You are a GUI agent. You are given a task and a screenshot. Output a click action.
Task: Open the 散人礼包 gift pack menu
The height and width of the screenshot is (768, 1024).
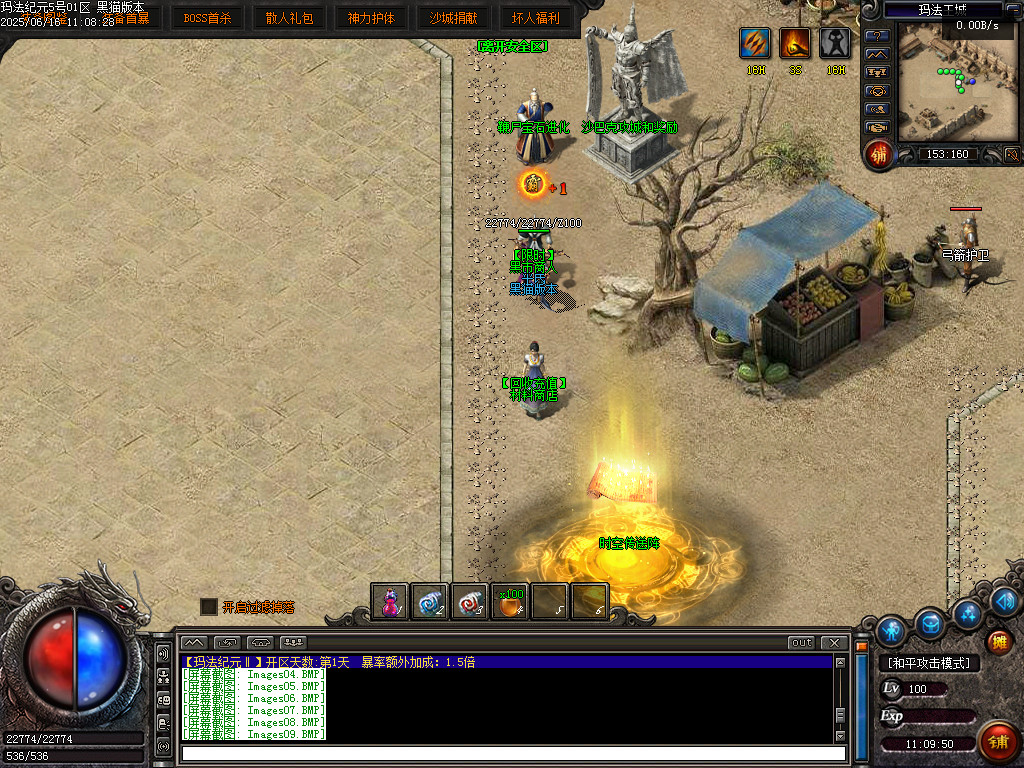[x=289, y=18]
